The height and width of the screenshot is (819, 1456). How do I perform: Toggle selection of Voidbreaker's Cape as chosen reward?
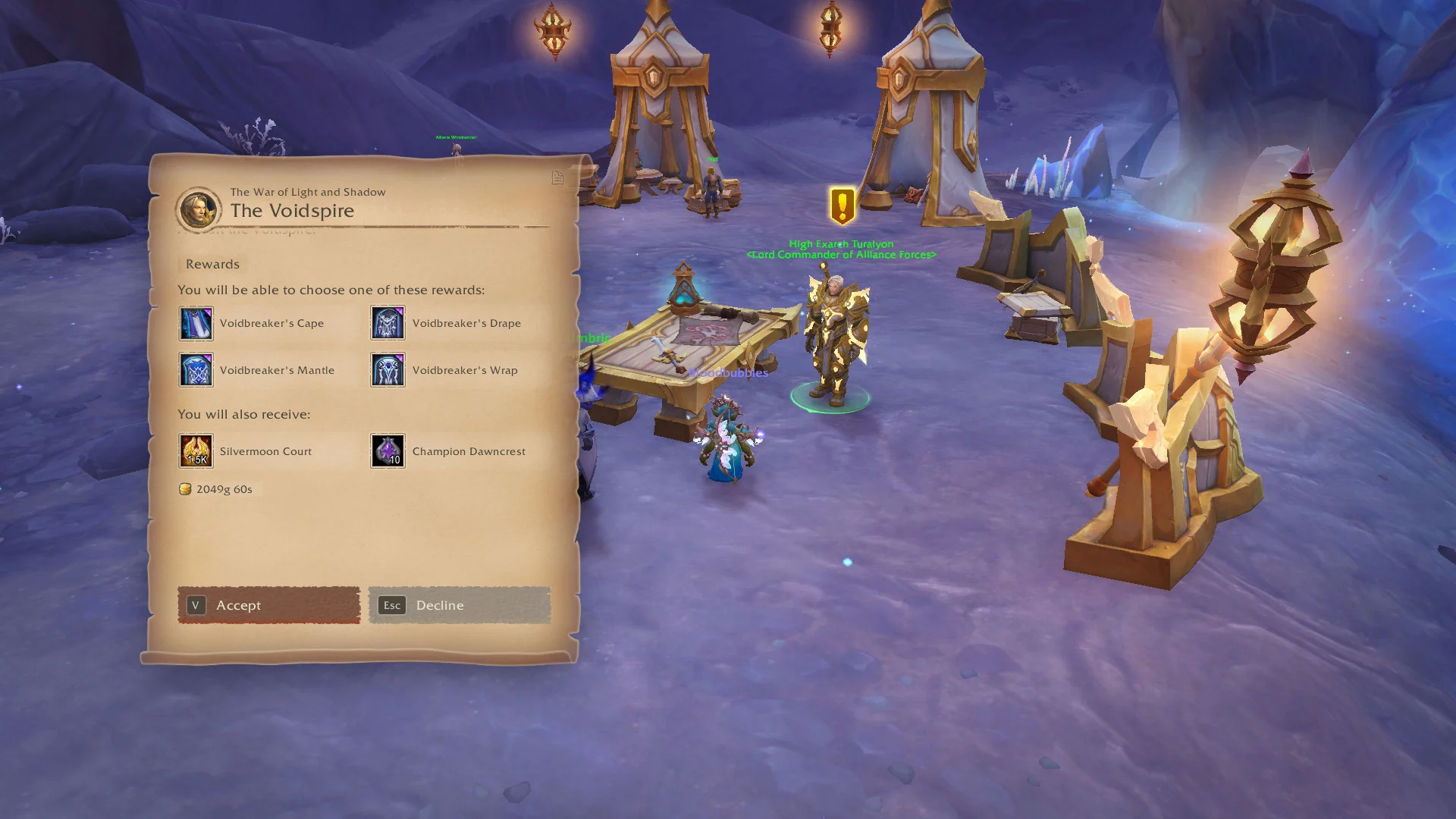coord(196,323)
